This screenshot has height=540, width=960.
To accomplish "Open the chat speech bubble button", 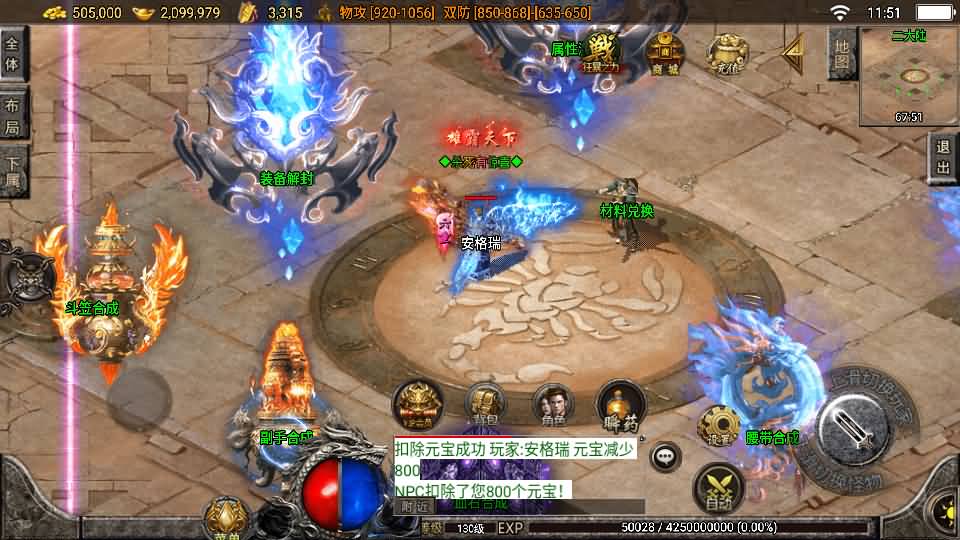I will [663, 457].
